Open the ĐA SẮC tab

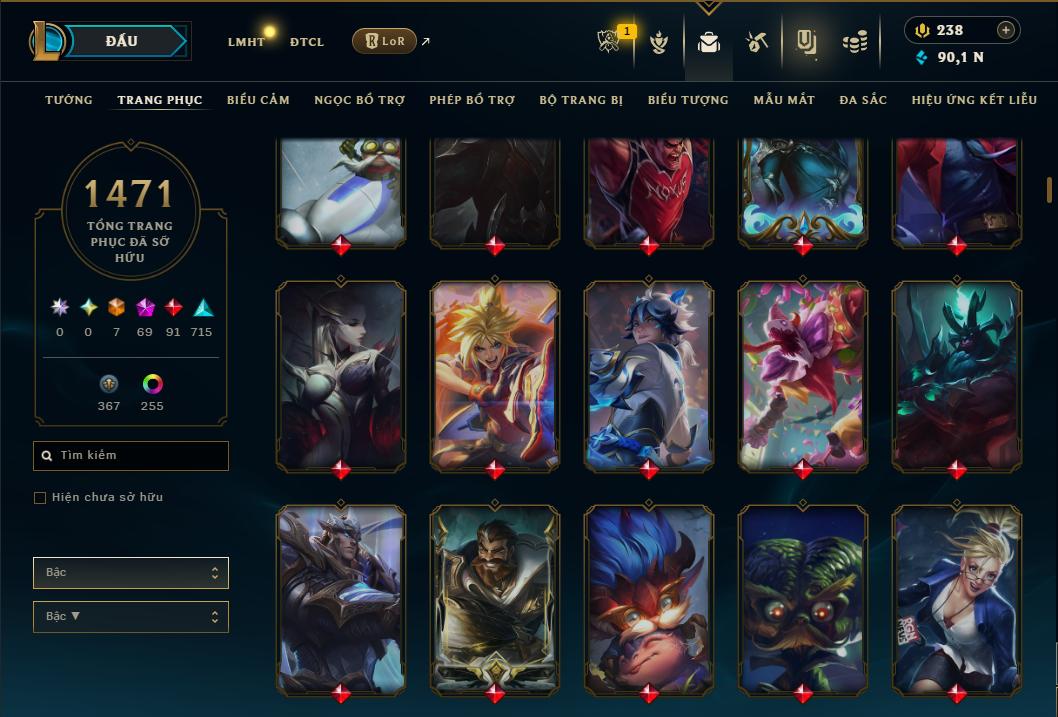863,100
